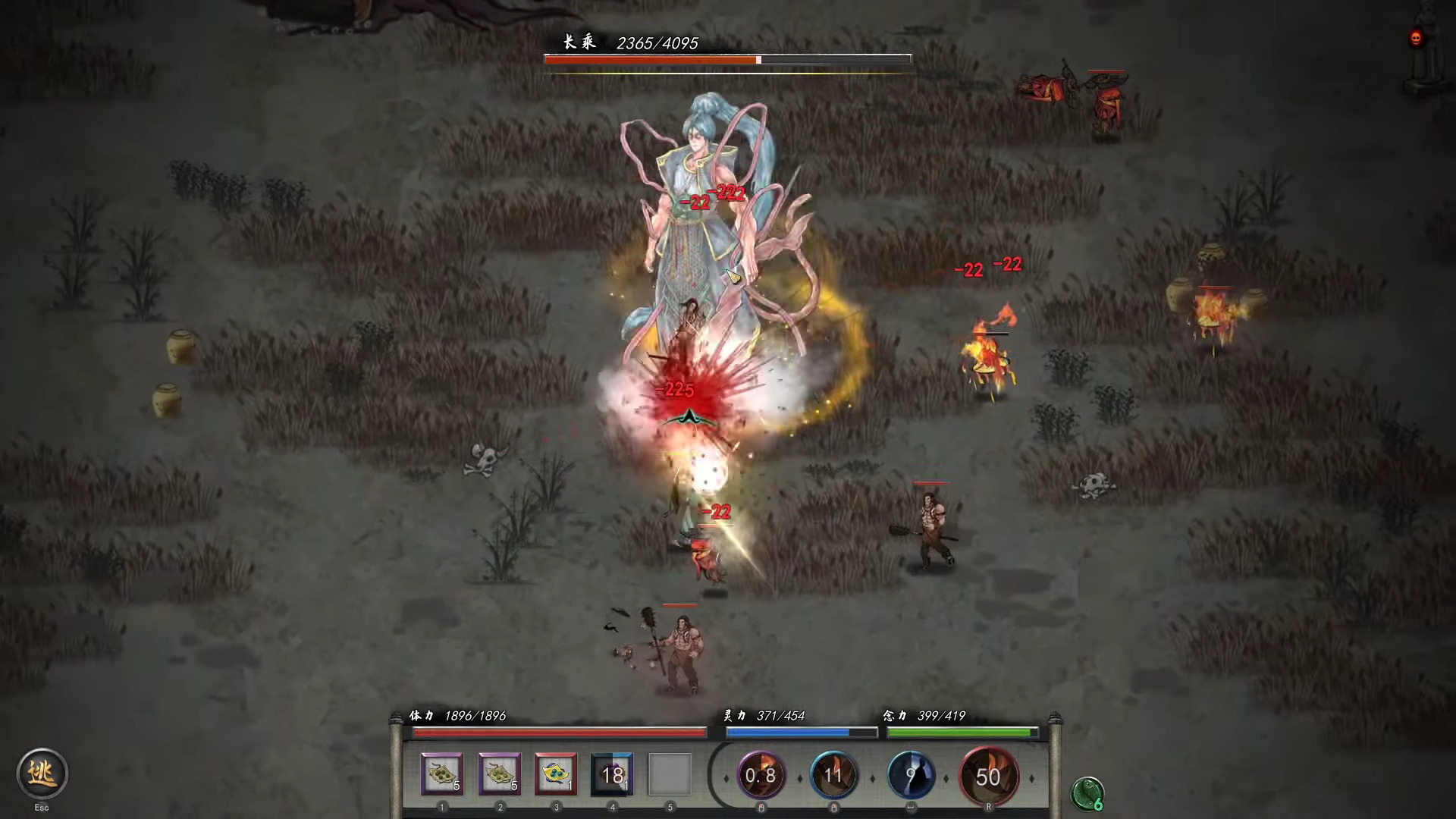Select the empty hotbar slot 5
This screenshot has height=819, width=1456.
coord(670,773)
